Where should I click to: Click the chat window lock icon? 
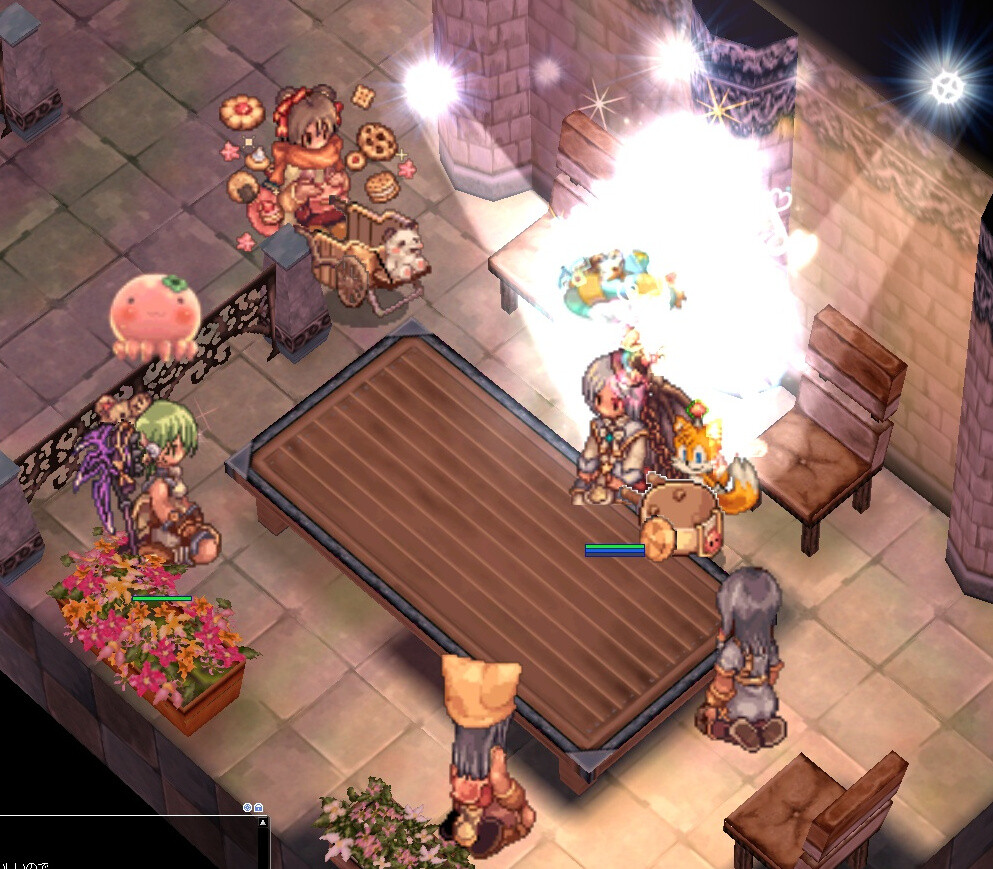[x=258, y=807]
